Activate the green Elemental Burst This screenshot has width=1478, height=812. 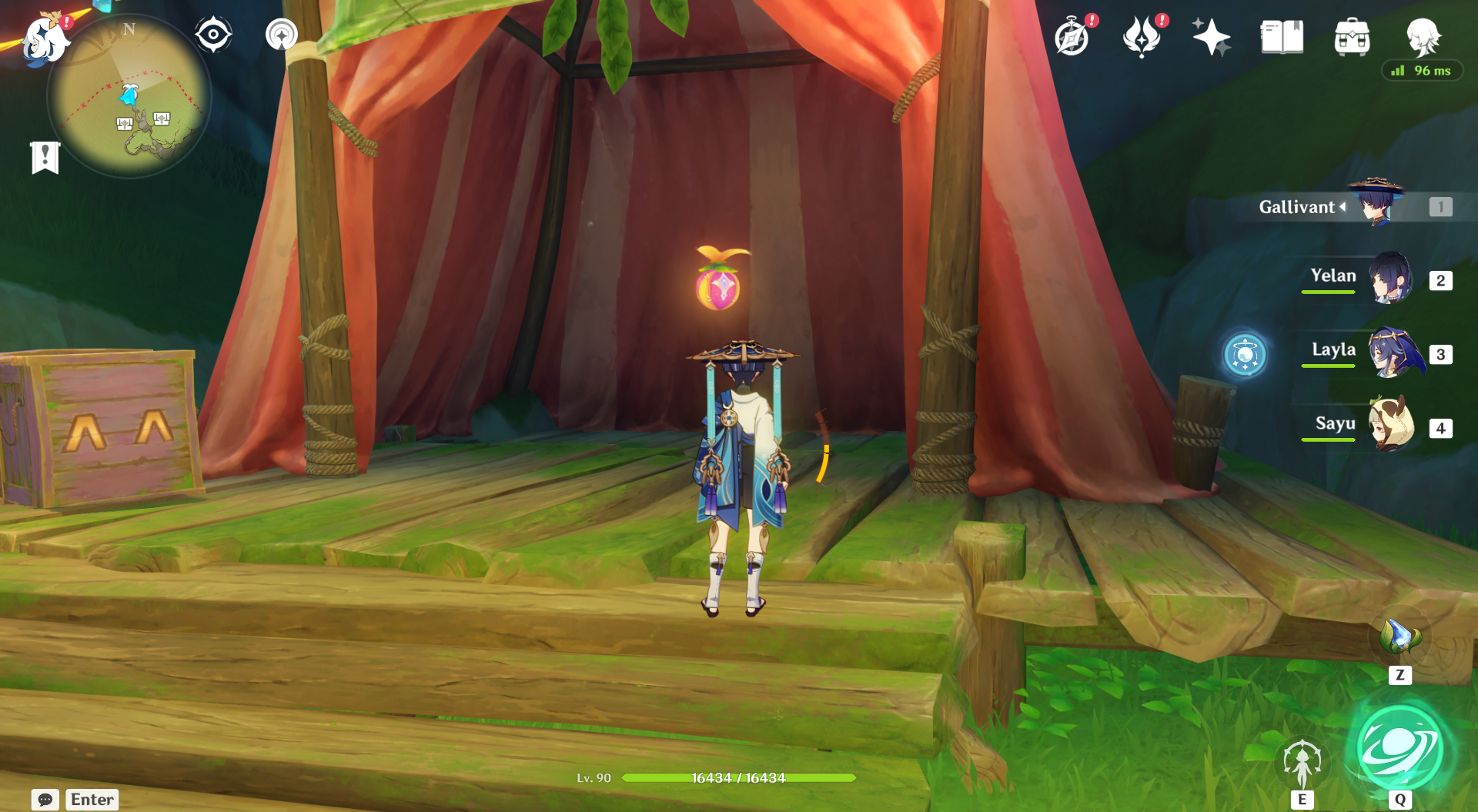(x=1399, y=748)
